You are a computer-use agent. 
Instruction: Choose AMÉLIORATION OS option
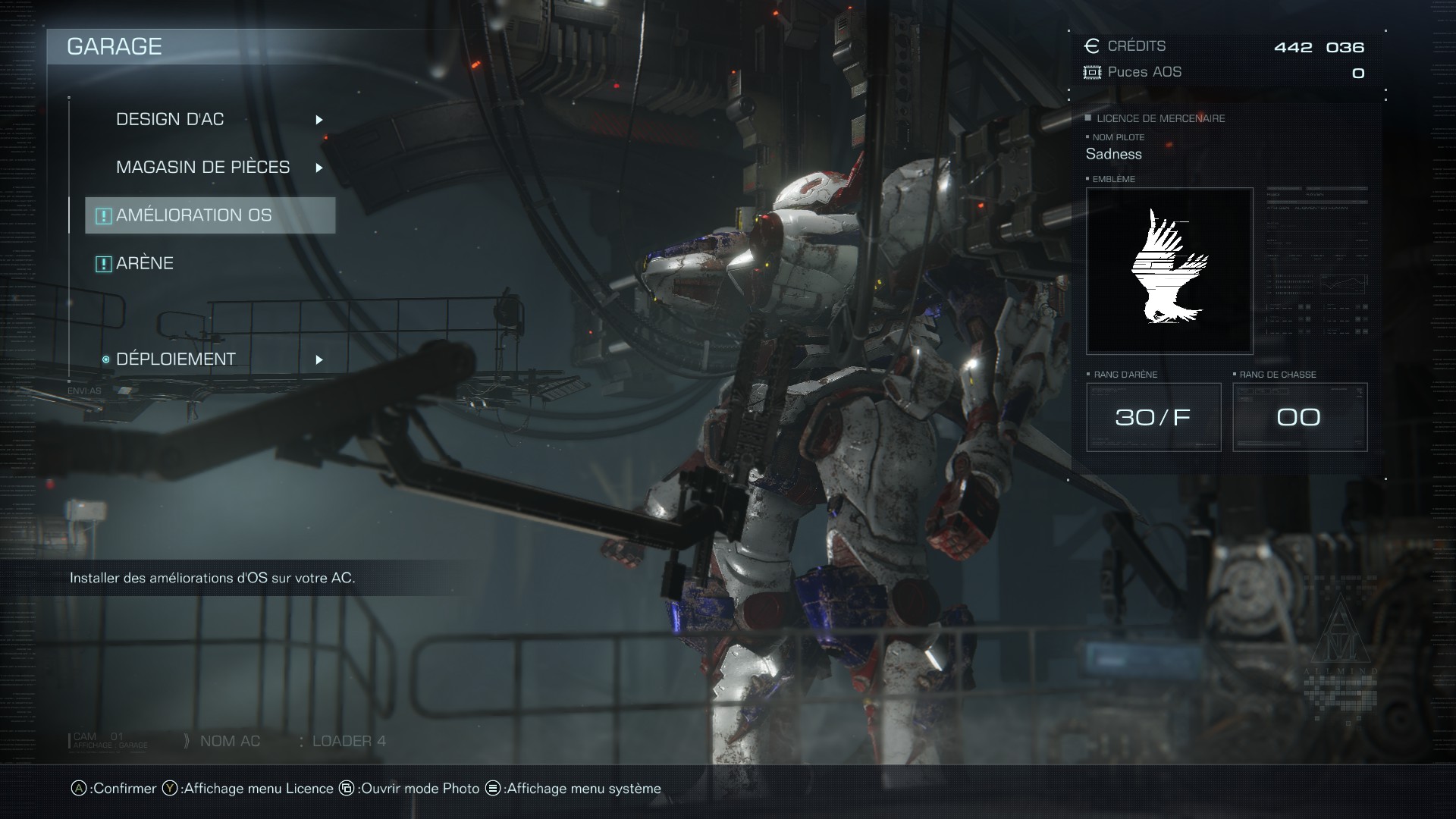coord(194,215)
